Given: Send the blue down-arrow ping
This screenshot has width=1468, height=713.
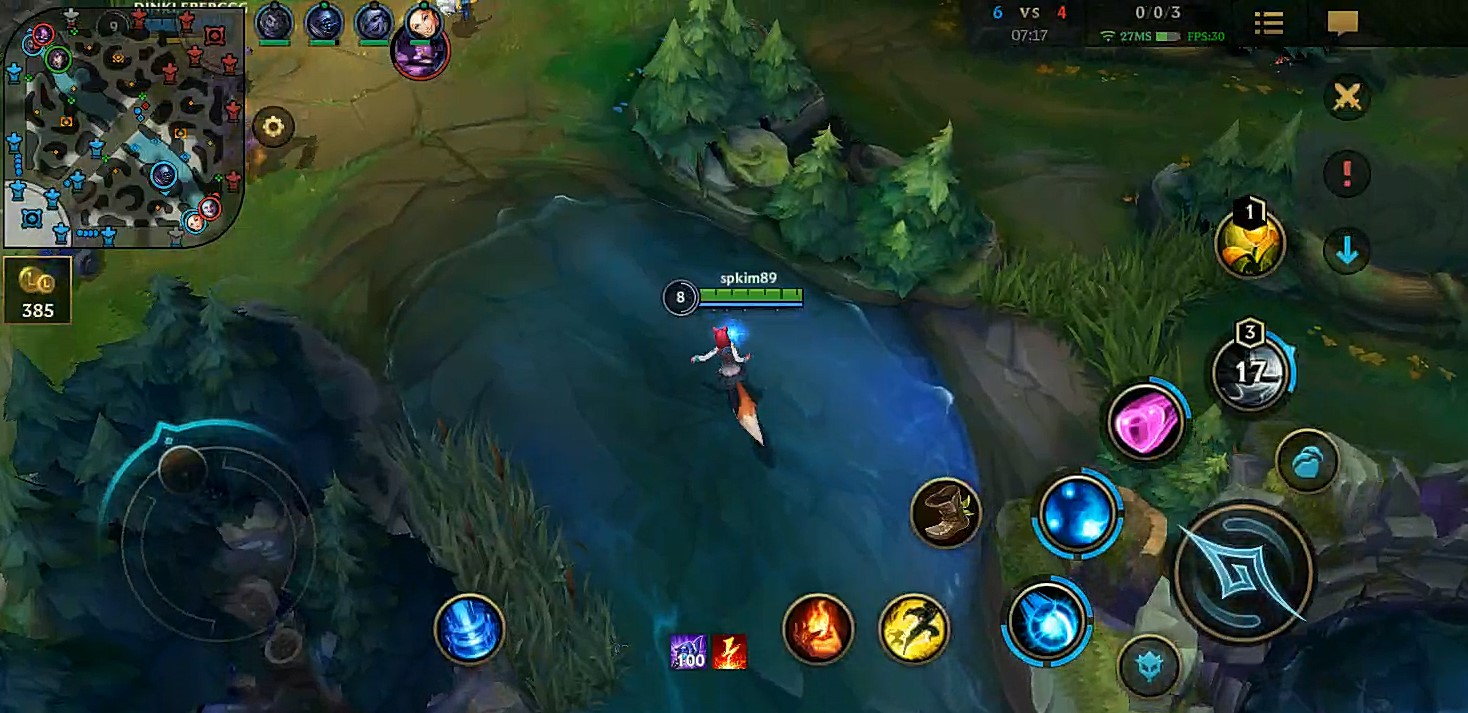Looking at the screenshot, I should click(1347, 251).
